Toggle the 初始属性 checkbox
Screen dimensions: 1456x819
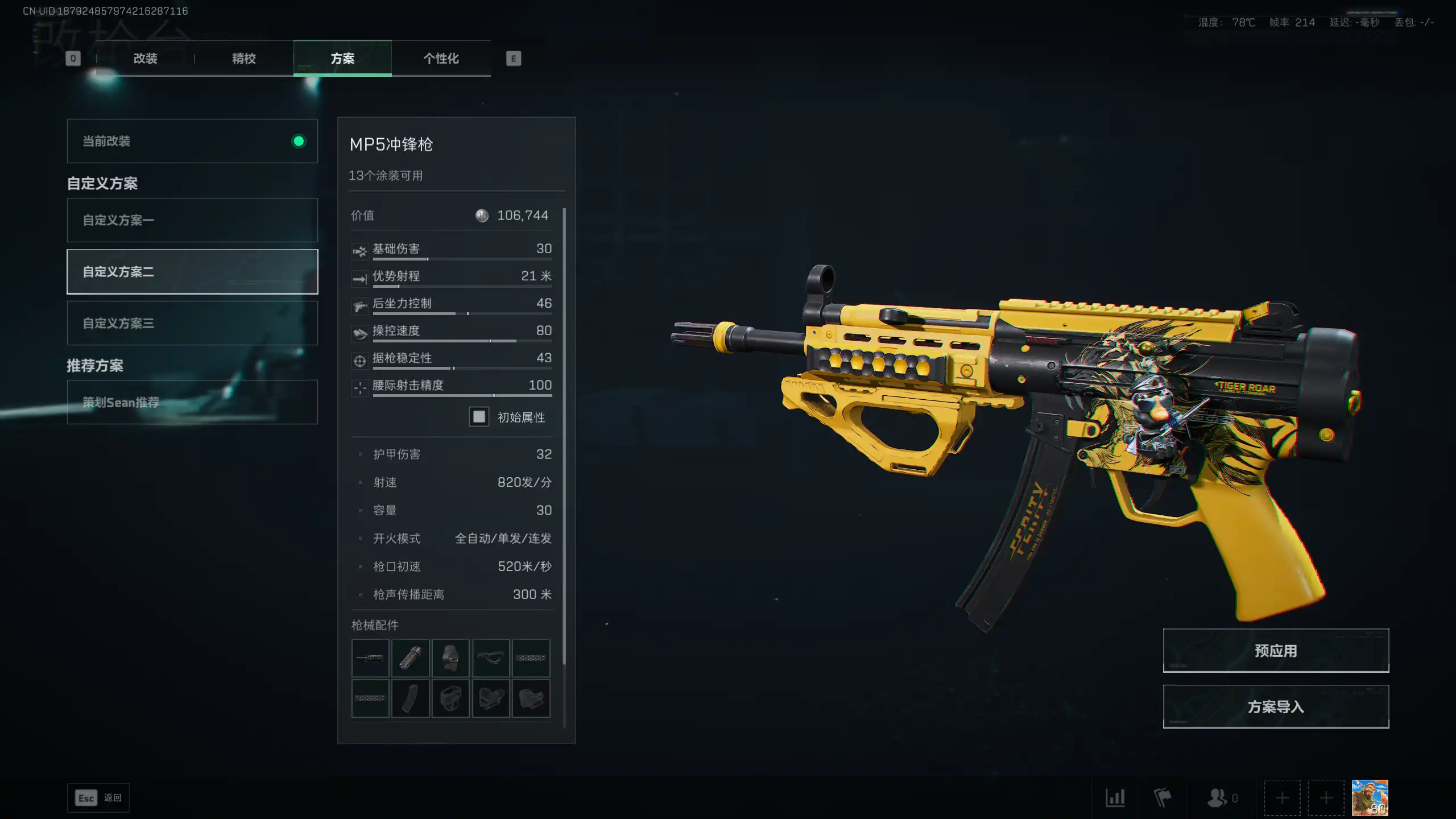(x=479, y=417)
